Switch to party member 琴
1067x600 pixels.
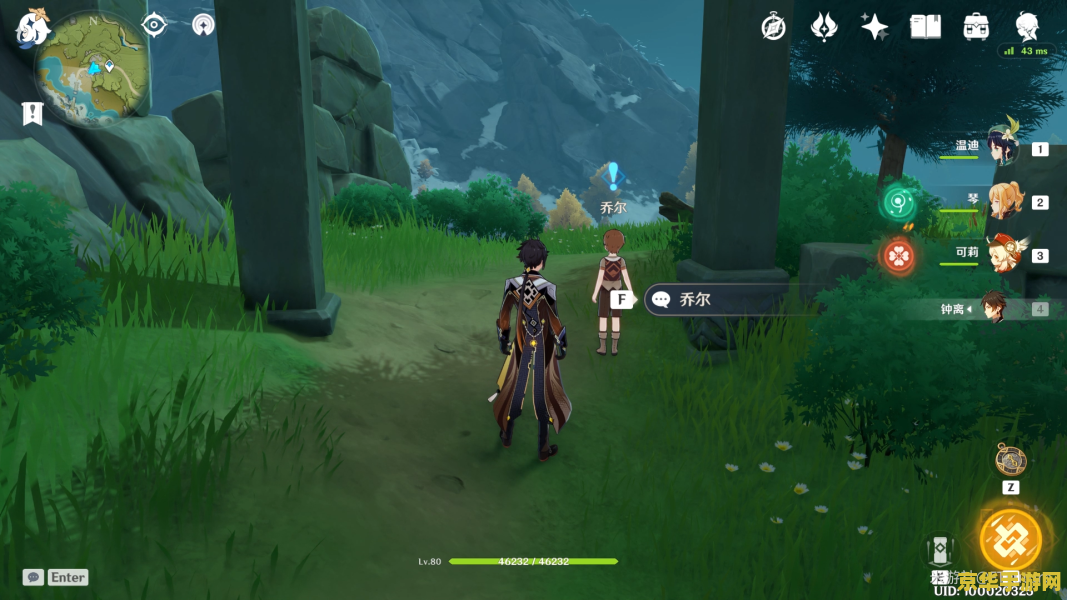click(x=1005, y=201)
